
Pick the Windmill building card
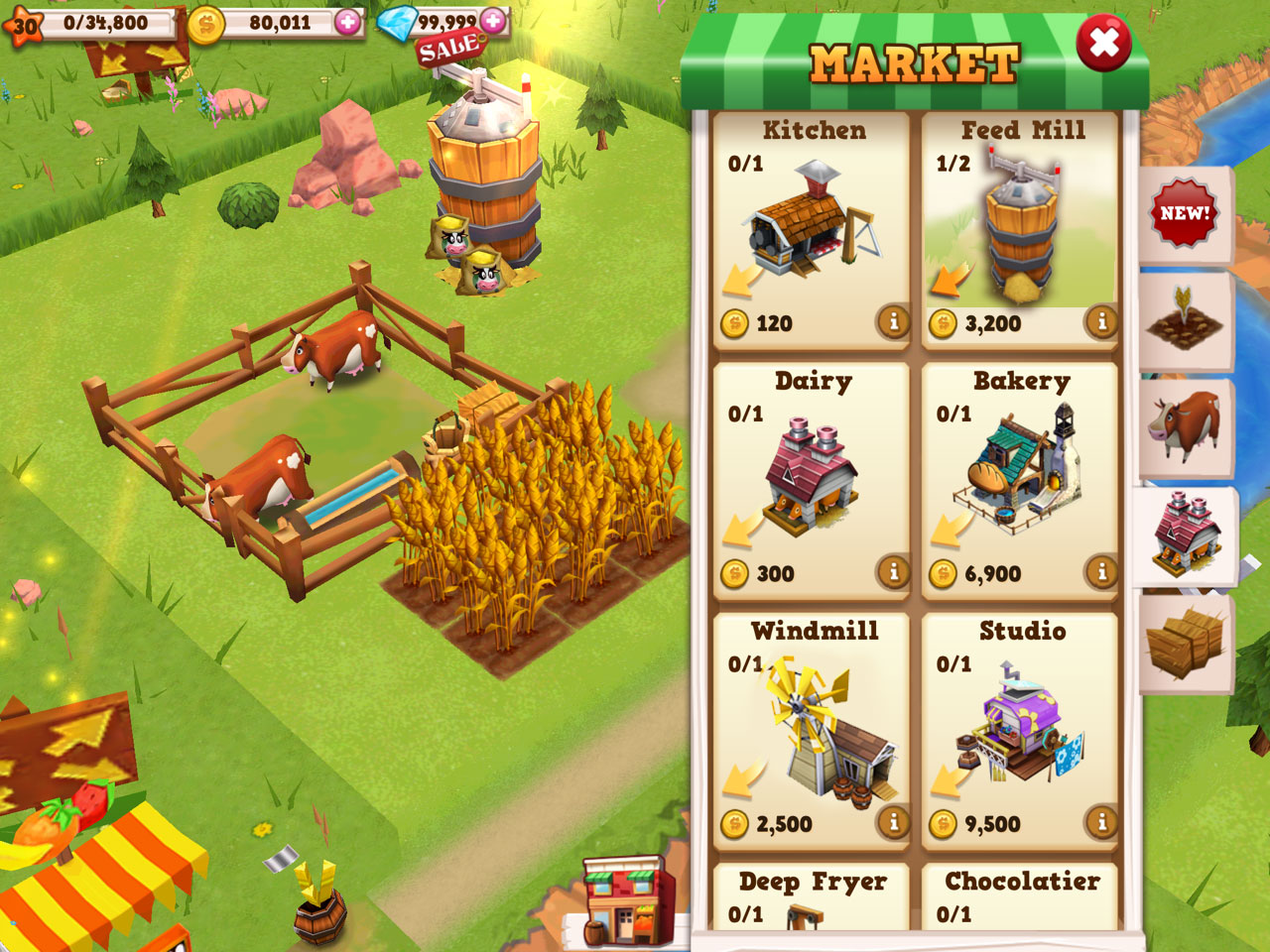(x=812, y=733)
